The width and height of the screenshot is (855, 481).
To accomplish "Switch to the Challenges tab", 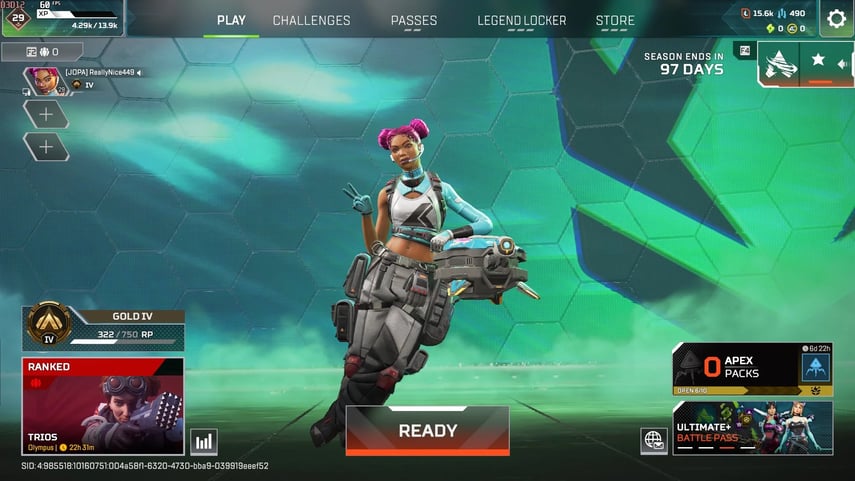I will pos(311,20).
